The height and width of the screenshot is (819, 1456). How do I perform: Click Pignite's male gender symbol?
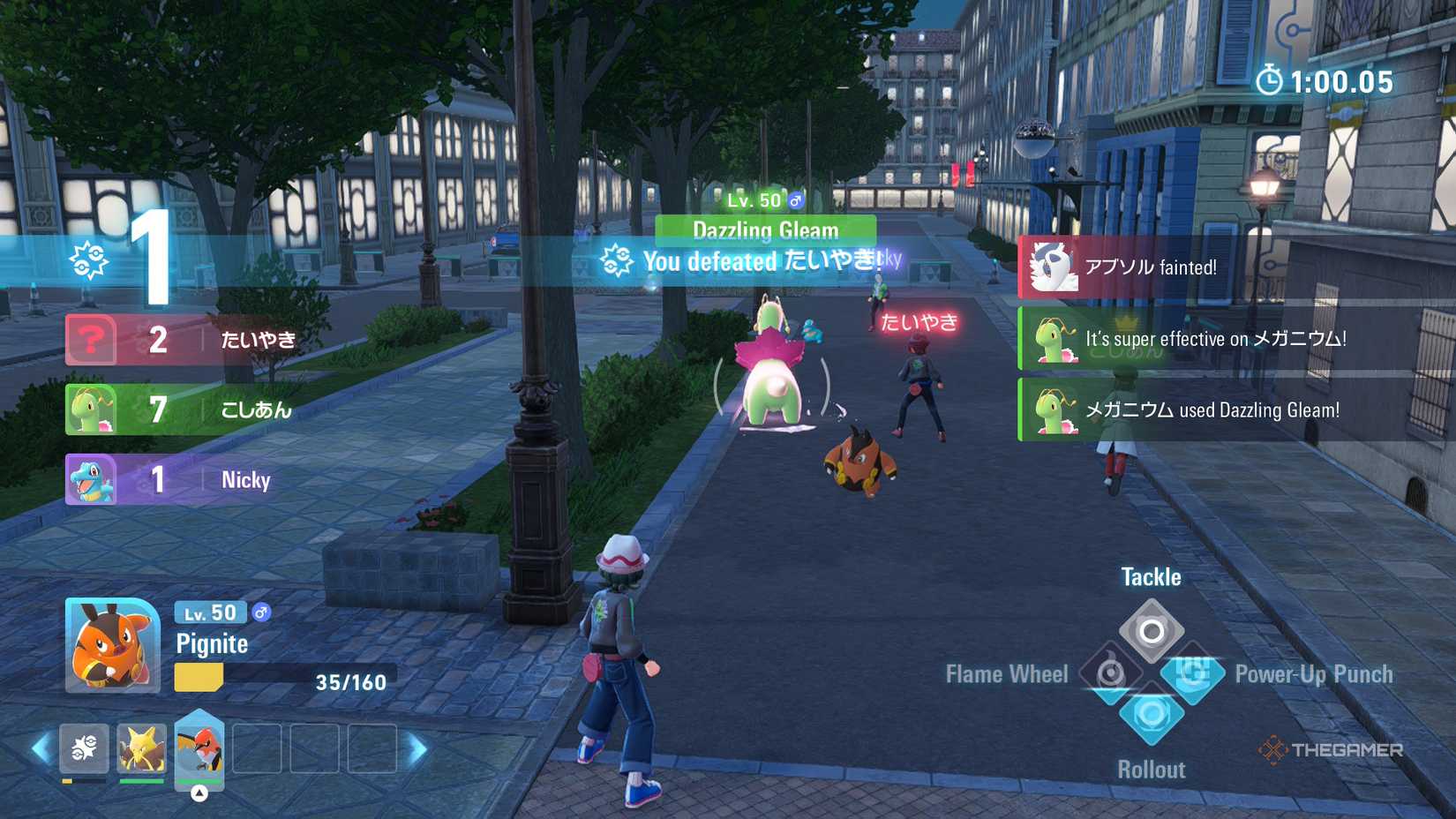coord(261,612)
